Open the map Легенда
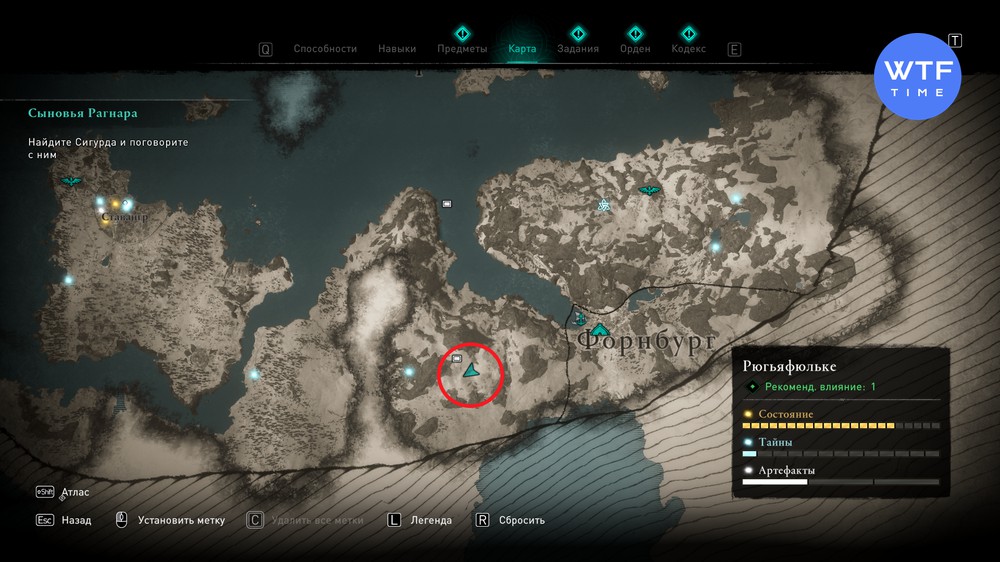Viewport: 1000px width, 562px height. click(x=431, y=520)
